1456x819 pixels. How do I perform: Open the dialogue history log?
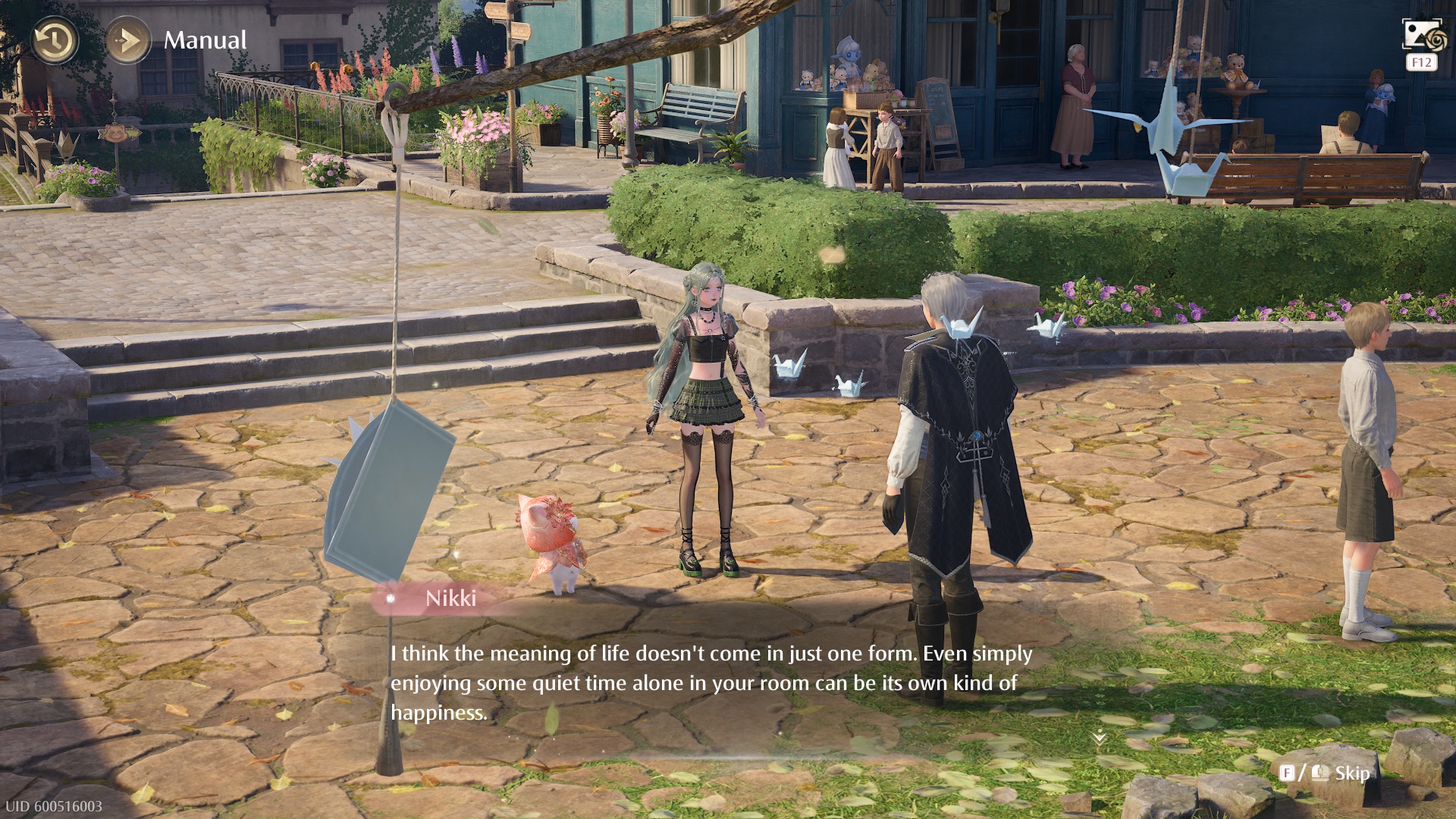pos(55,40)
